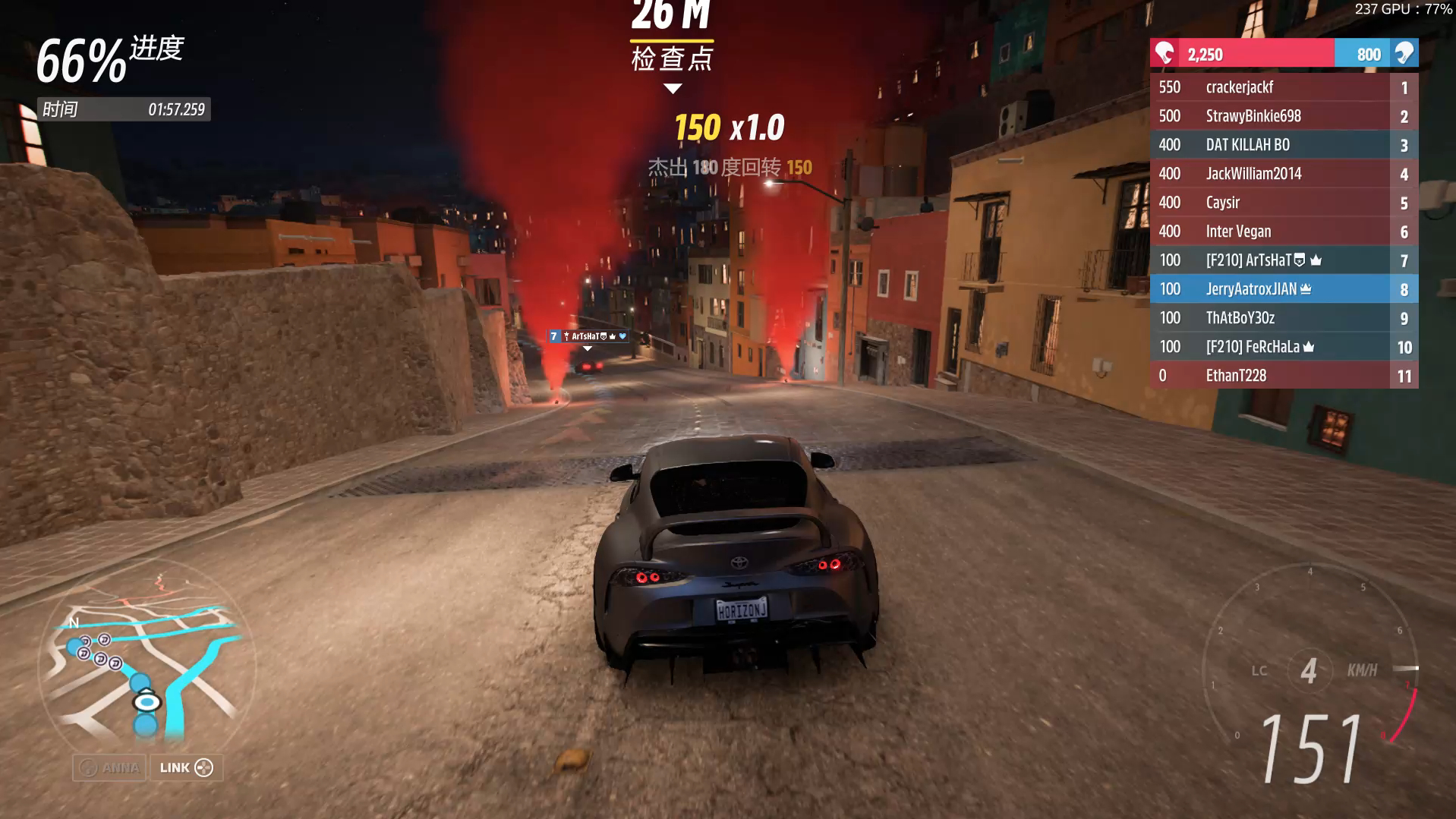The image size is (1456, 819).
Task: Choose the [F210] FeRcHaLa row
Action: pyautogui.click(x=1283, y=347)
